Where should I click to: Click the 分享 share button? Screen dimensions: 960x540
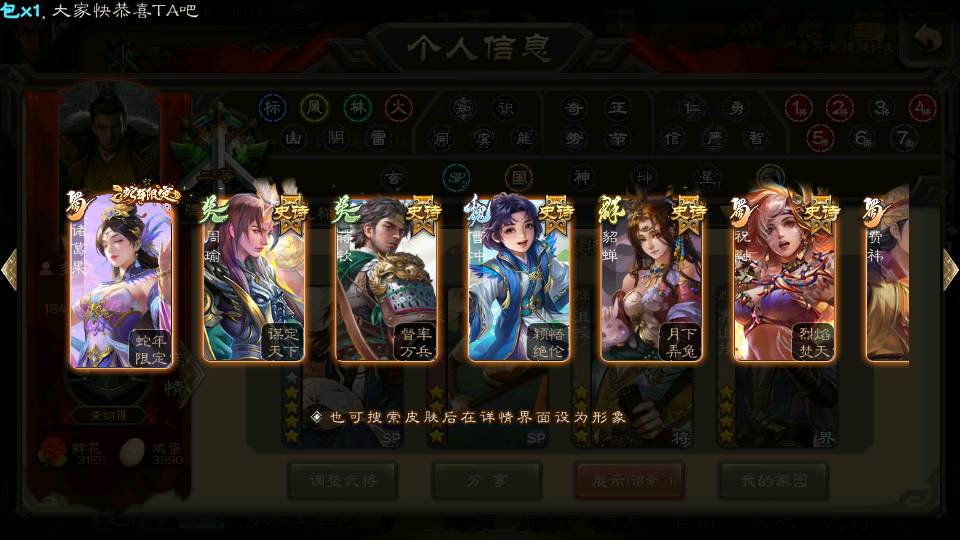[486, 480]
